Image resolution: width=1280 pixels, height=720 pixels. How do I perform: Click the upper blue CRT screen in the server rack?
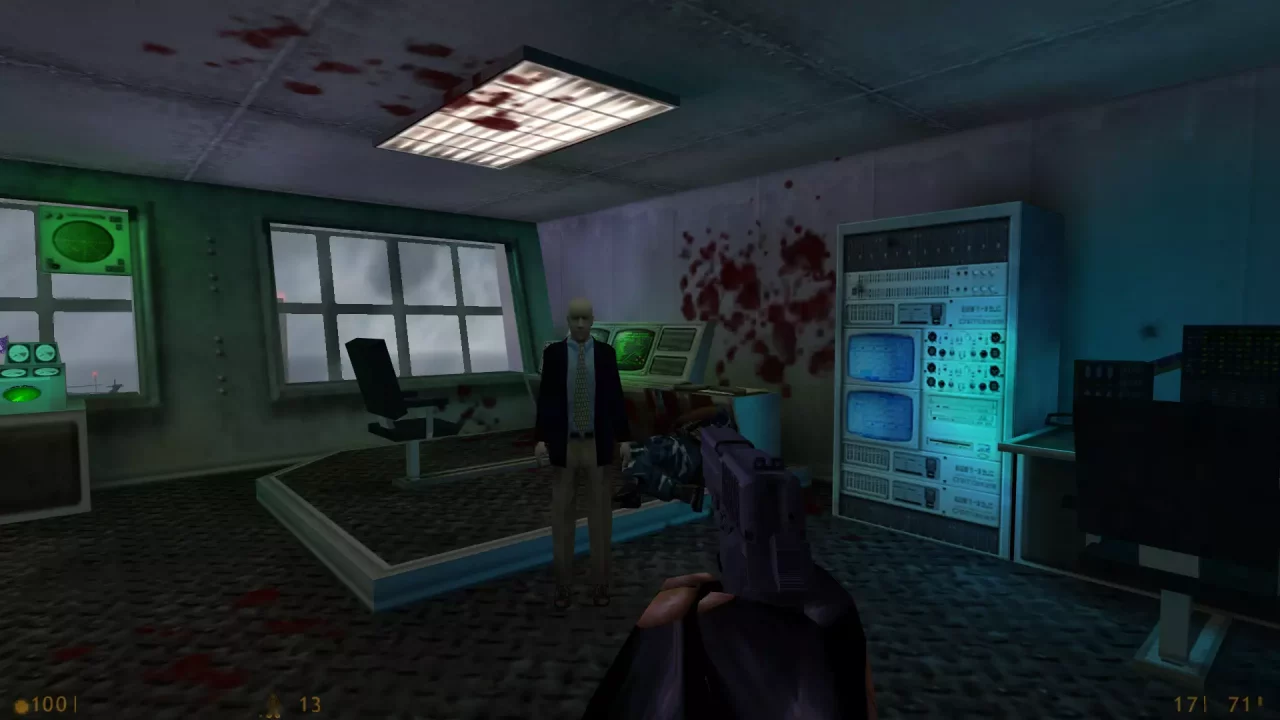pyautogui.click(x=880, y=358)
